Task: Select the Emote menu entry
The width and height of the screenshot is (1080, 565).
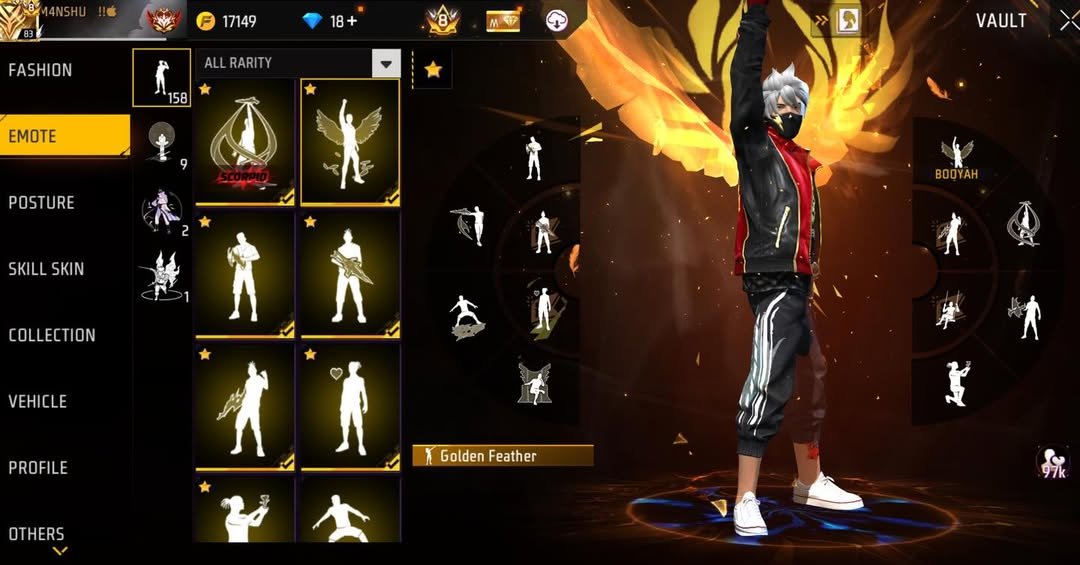Action: (33, 136)
